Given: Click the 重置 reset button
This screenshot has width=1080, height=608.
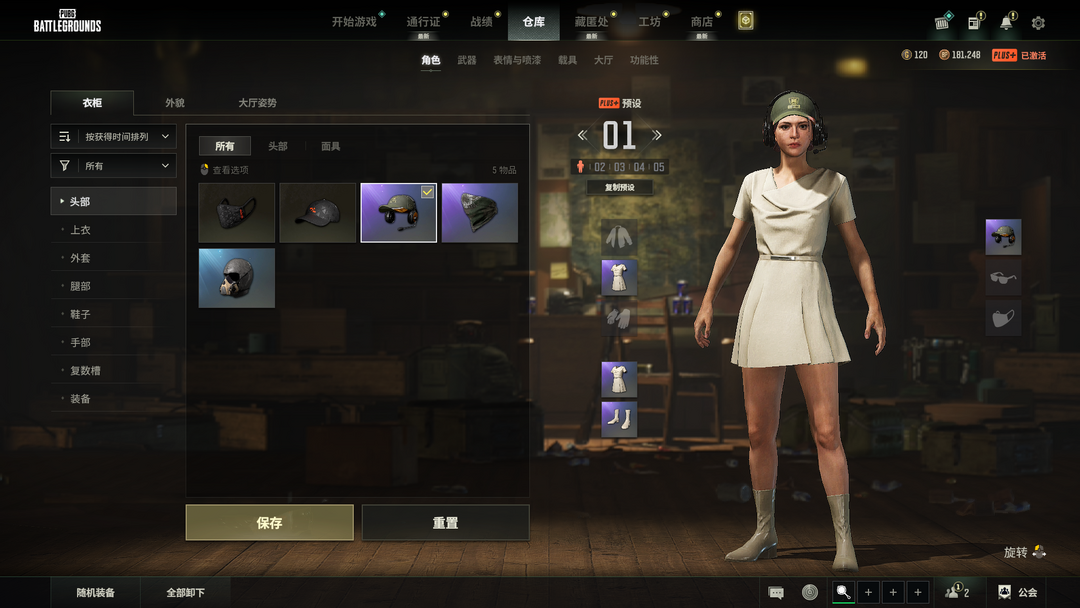Looking at the screenshot, I should pyautogui.click(x=445, y=522).
